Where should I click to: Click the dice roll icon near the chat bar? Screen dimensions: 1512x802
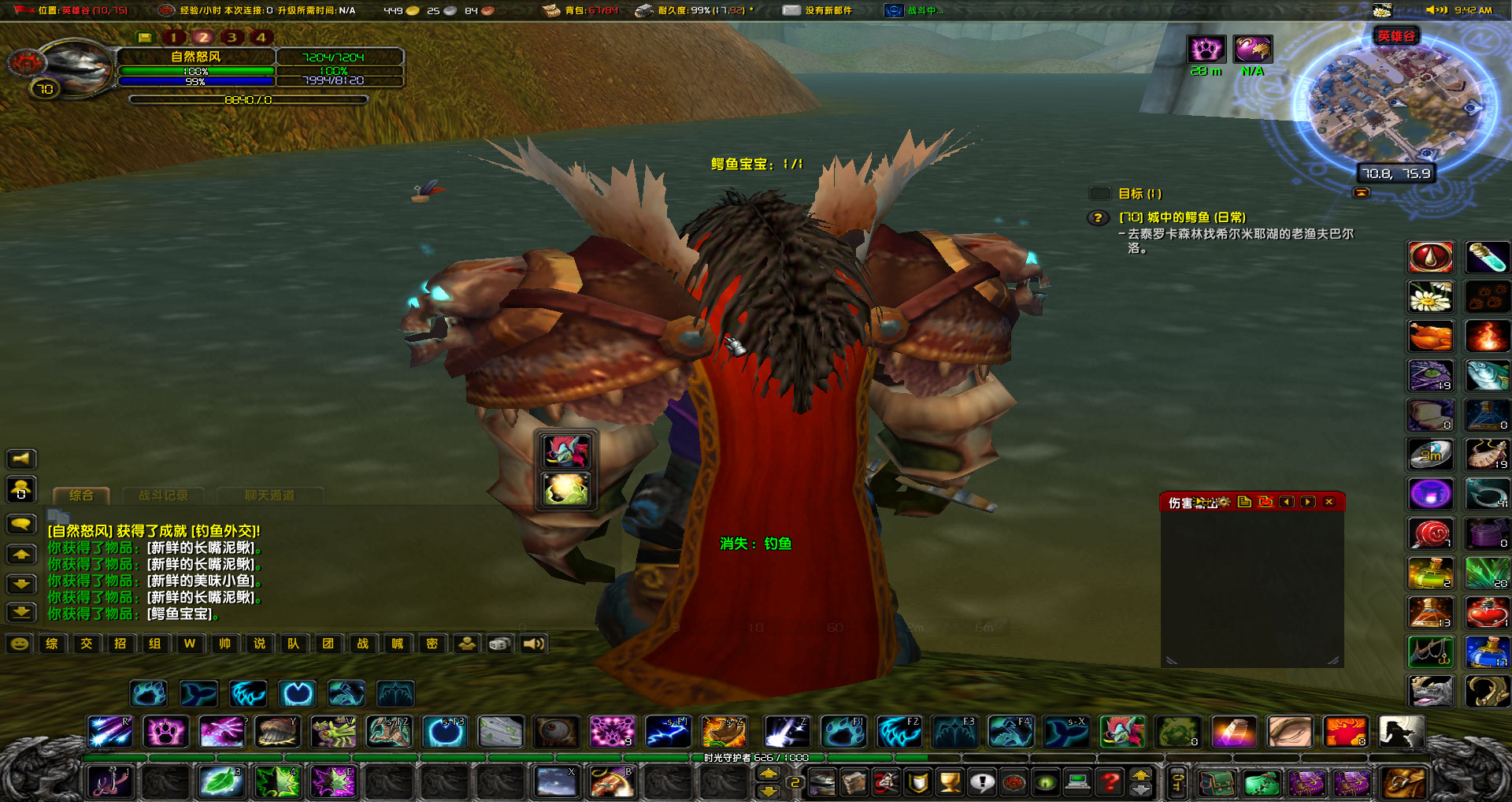tap(502, 644)
